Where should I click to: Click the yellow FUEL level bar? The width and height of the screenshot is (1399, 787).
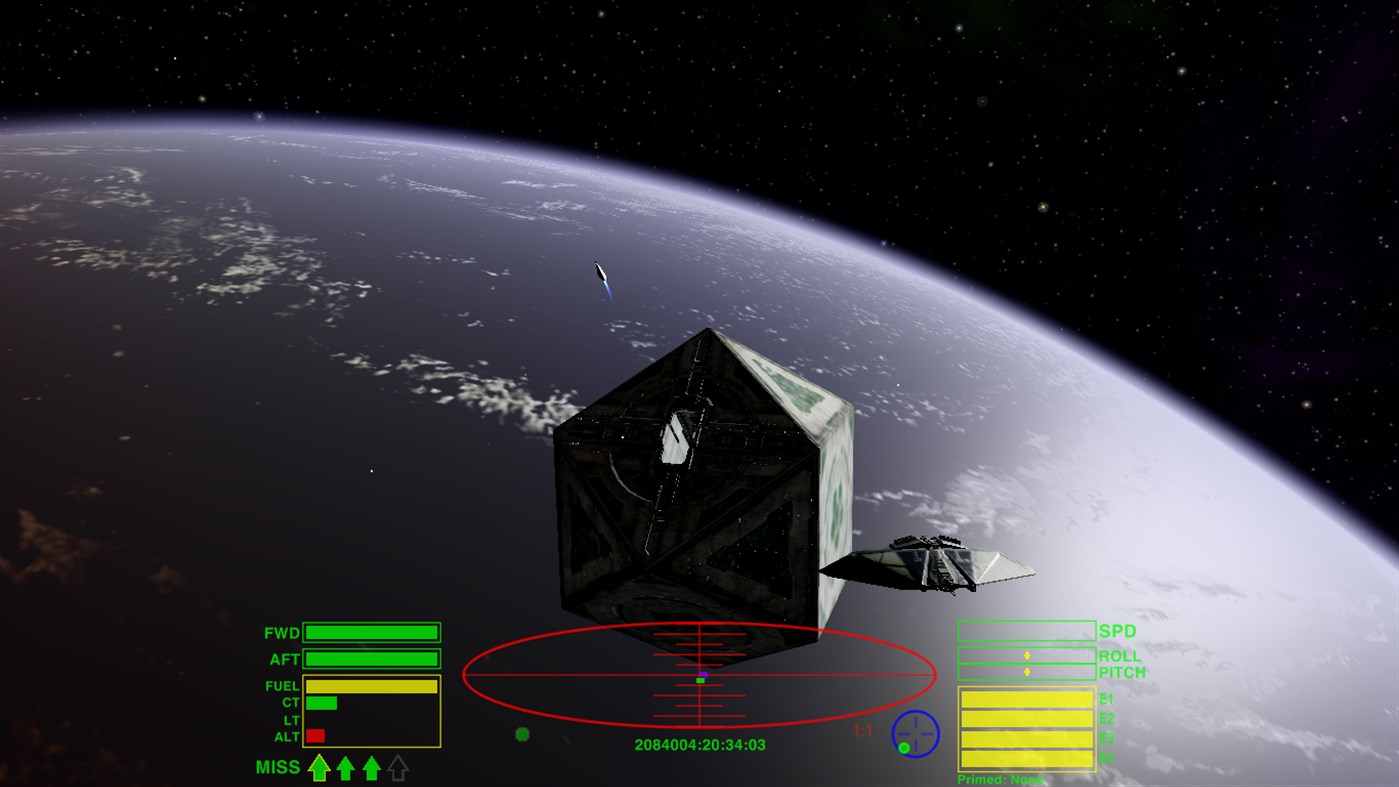click(370, 688)
